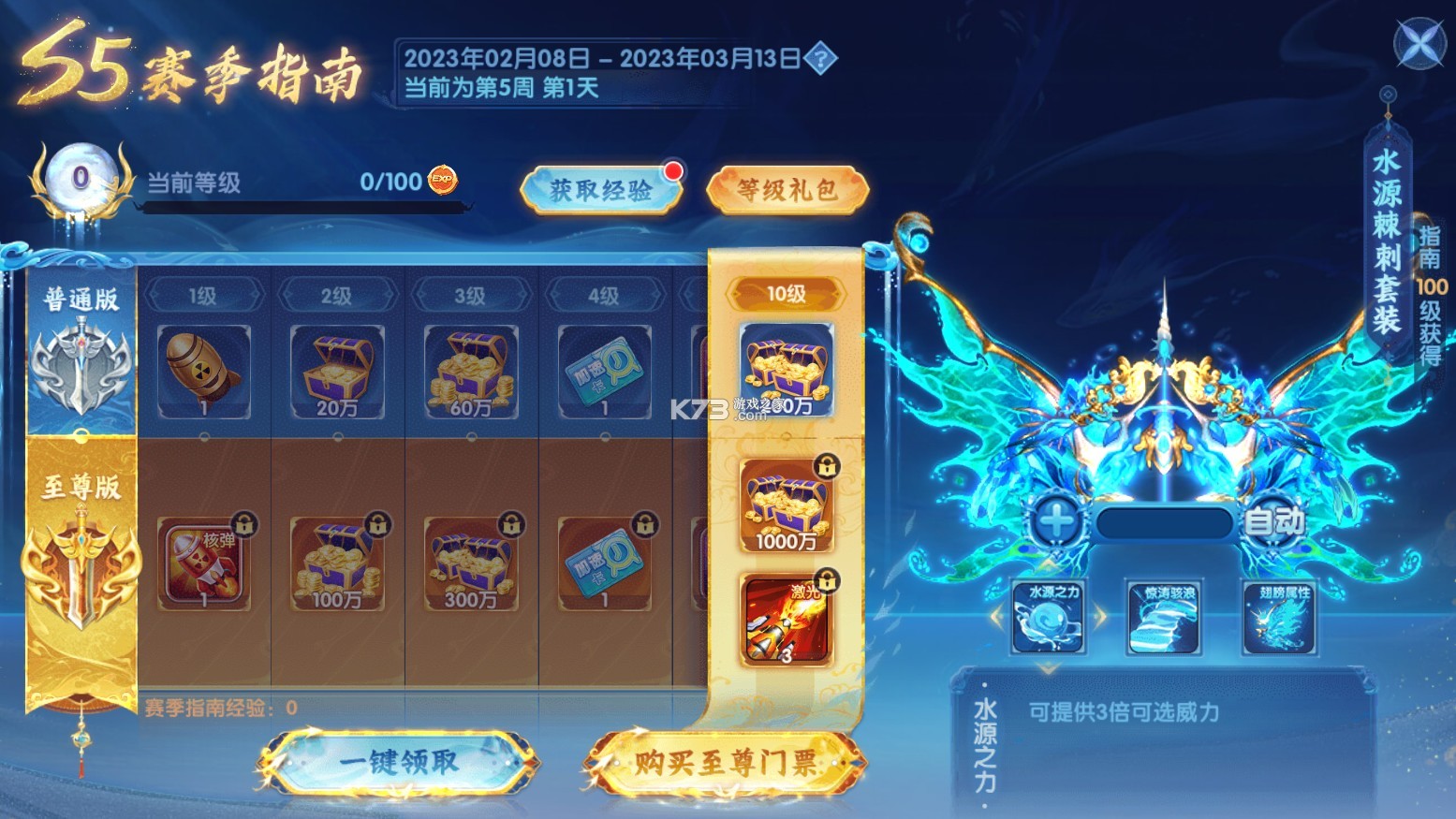
Task: Open the question mark help icon beside dates
Action: 818,59
